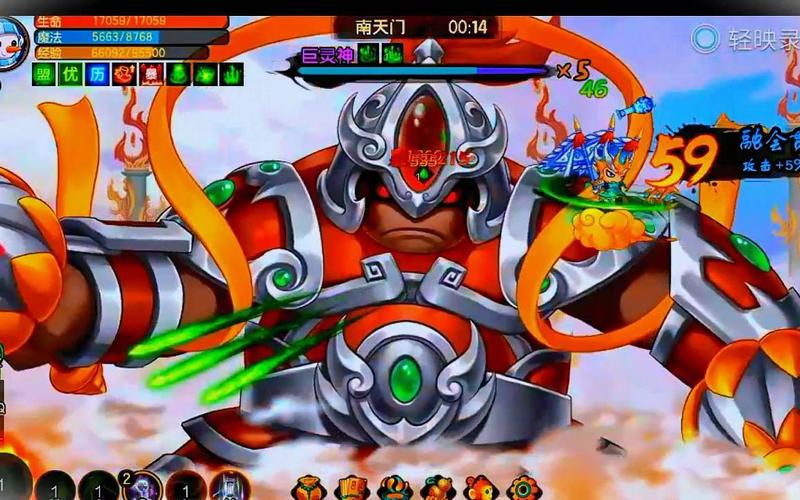The width and height of the screenshot is (800, 500).
Task: Activate the blue stone pillar skill
Action: coord(230,488)
